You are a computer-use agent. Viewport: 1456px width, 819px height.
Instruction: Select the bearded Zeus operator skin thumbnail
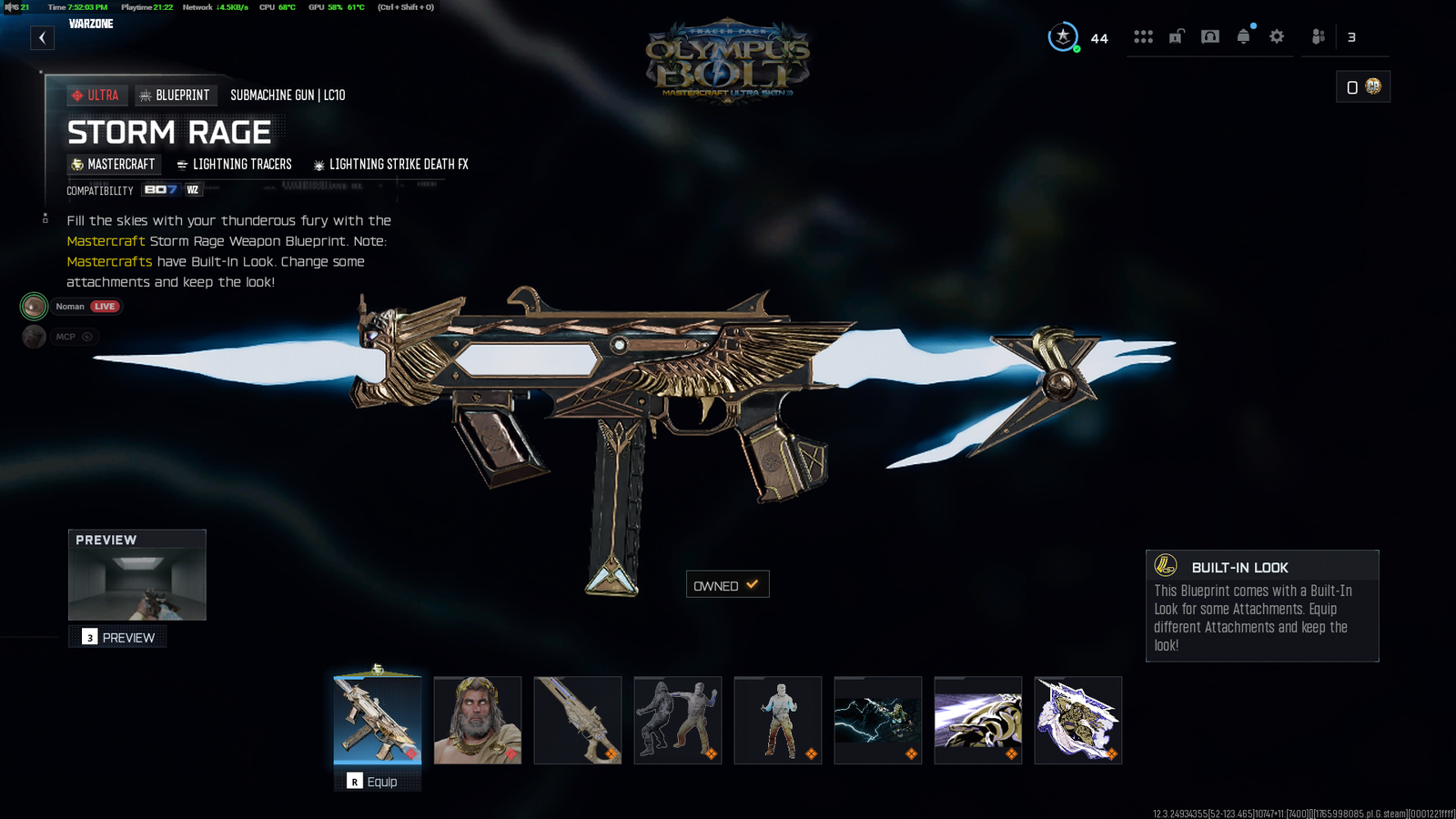click(x=478, y=720)
